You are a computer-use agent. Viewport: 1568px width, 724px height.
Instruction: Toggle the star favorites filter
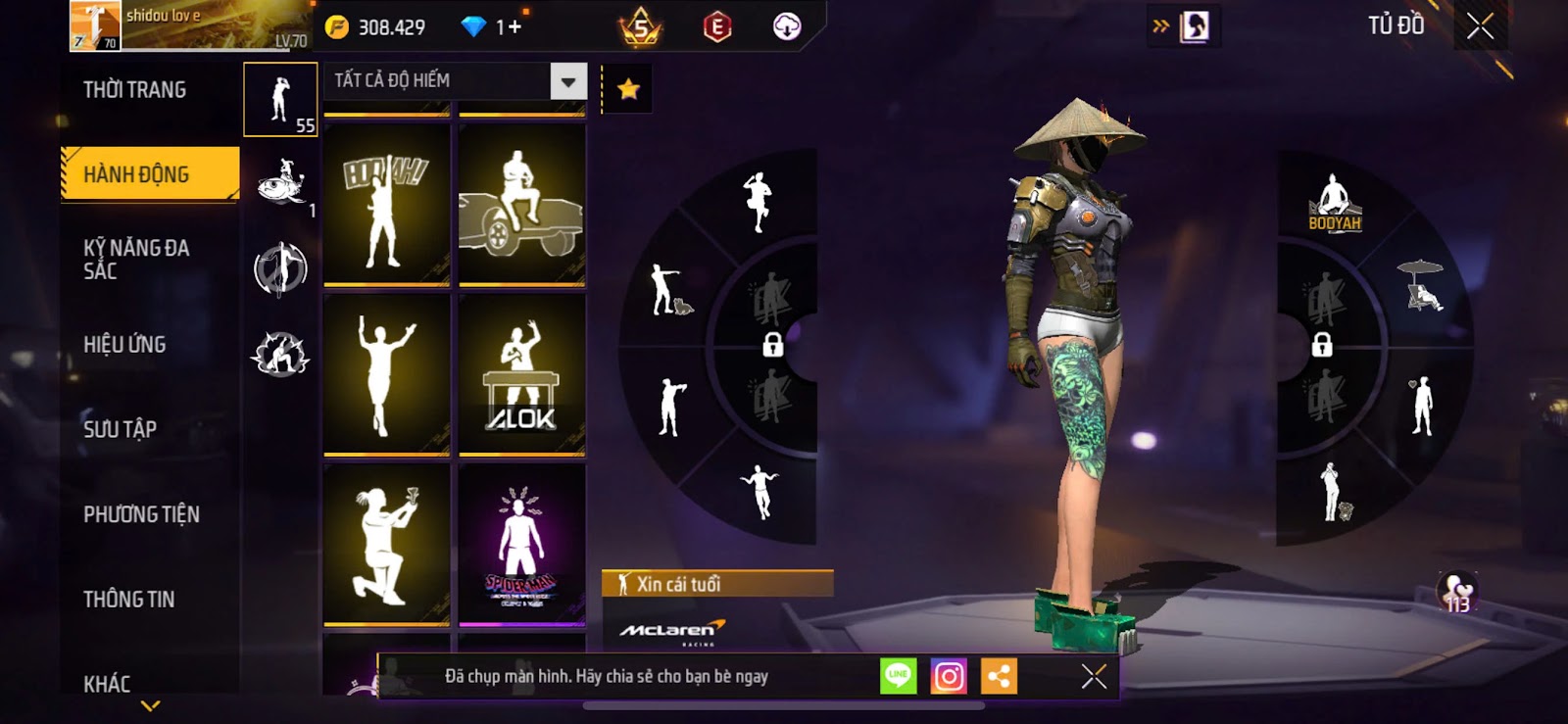coord(628,90)
